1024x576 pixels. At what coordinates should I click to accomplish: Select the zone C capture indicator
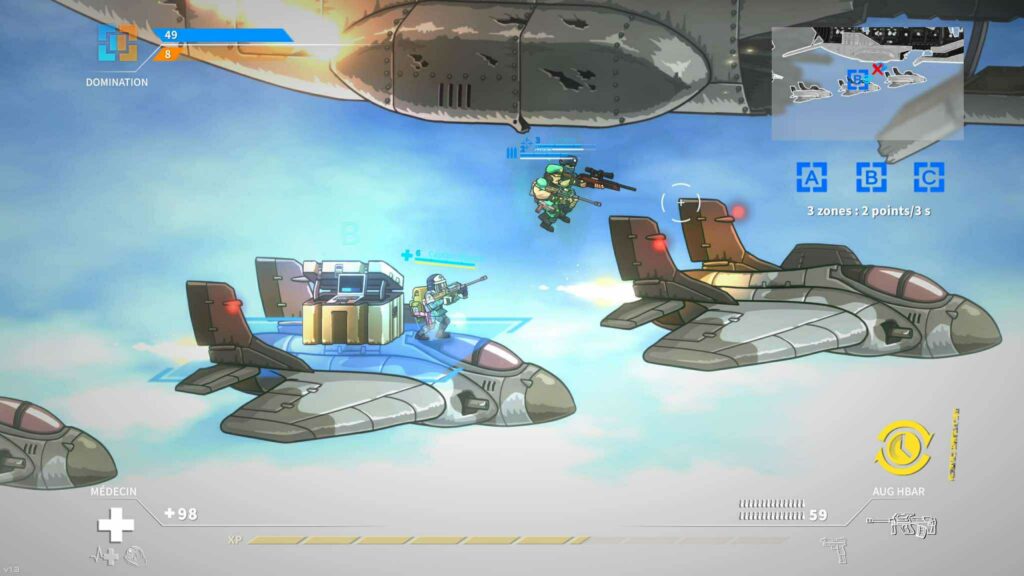(x=929, y=177)
